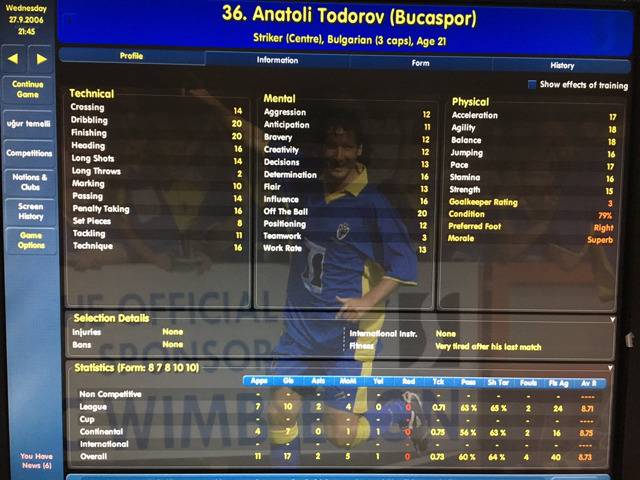Show the Screen History list
This screenshot has width=640, height=480.
28,211
